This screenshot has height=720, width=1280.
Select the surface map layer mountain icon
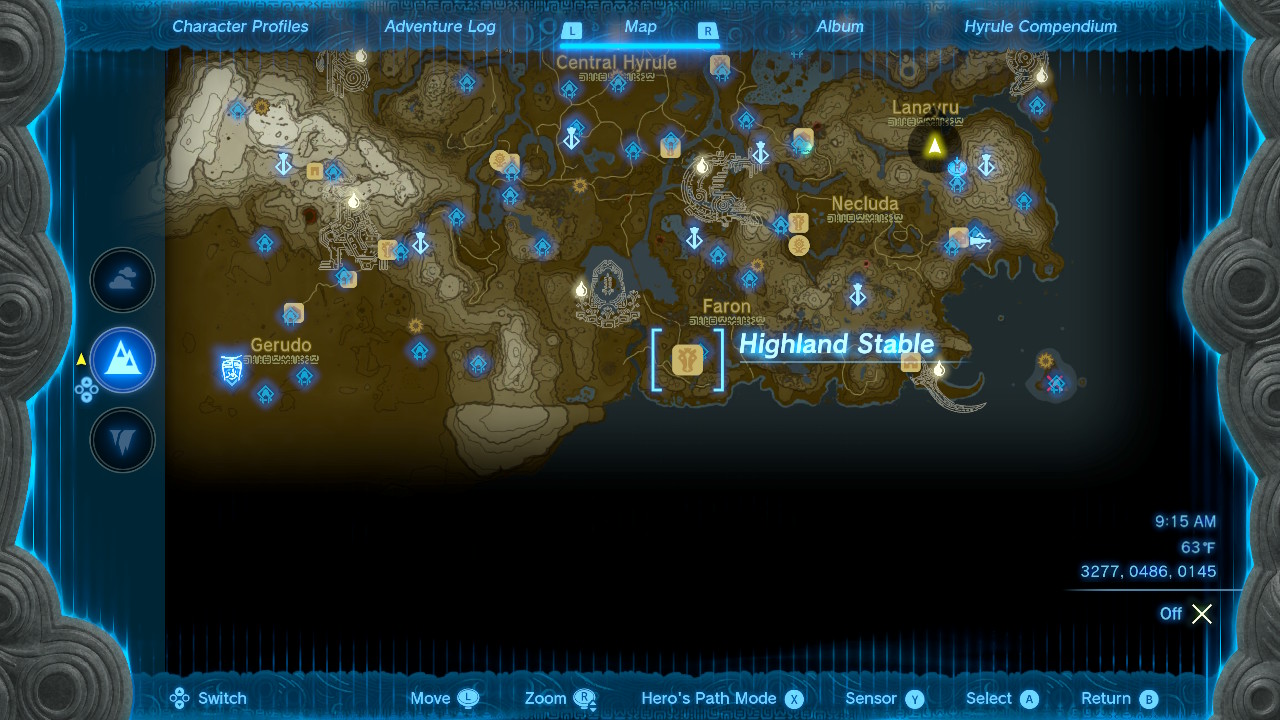coord(122,360)
